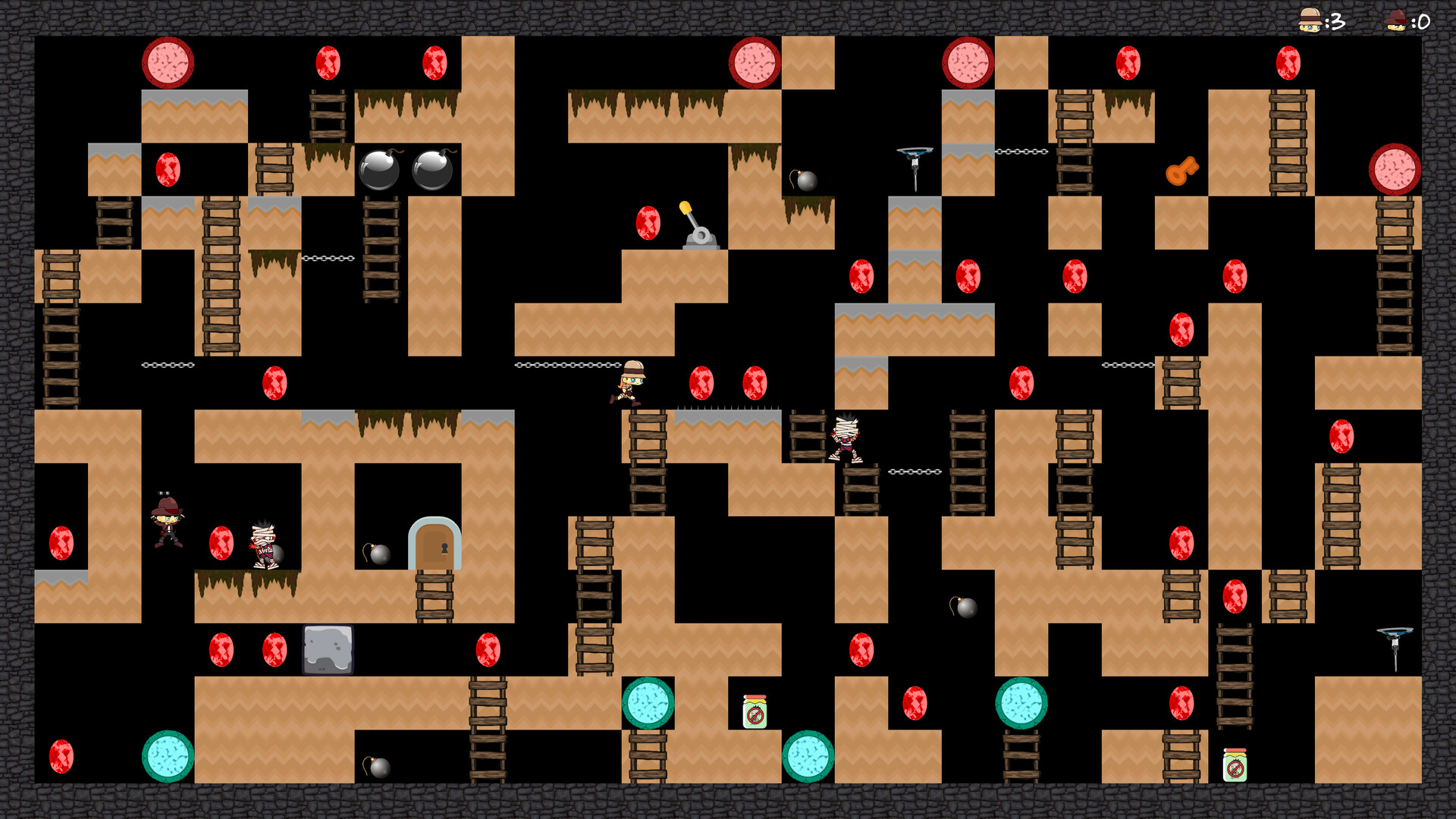Select the mummy enemy beside the spikes
Image resolution: width=1456 pixels, height=819 pixels.
click(x=844, y=440)
